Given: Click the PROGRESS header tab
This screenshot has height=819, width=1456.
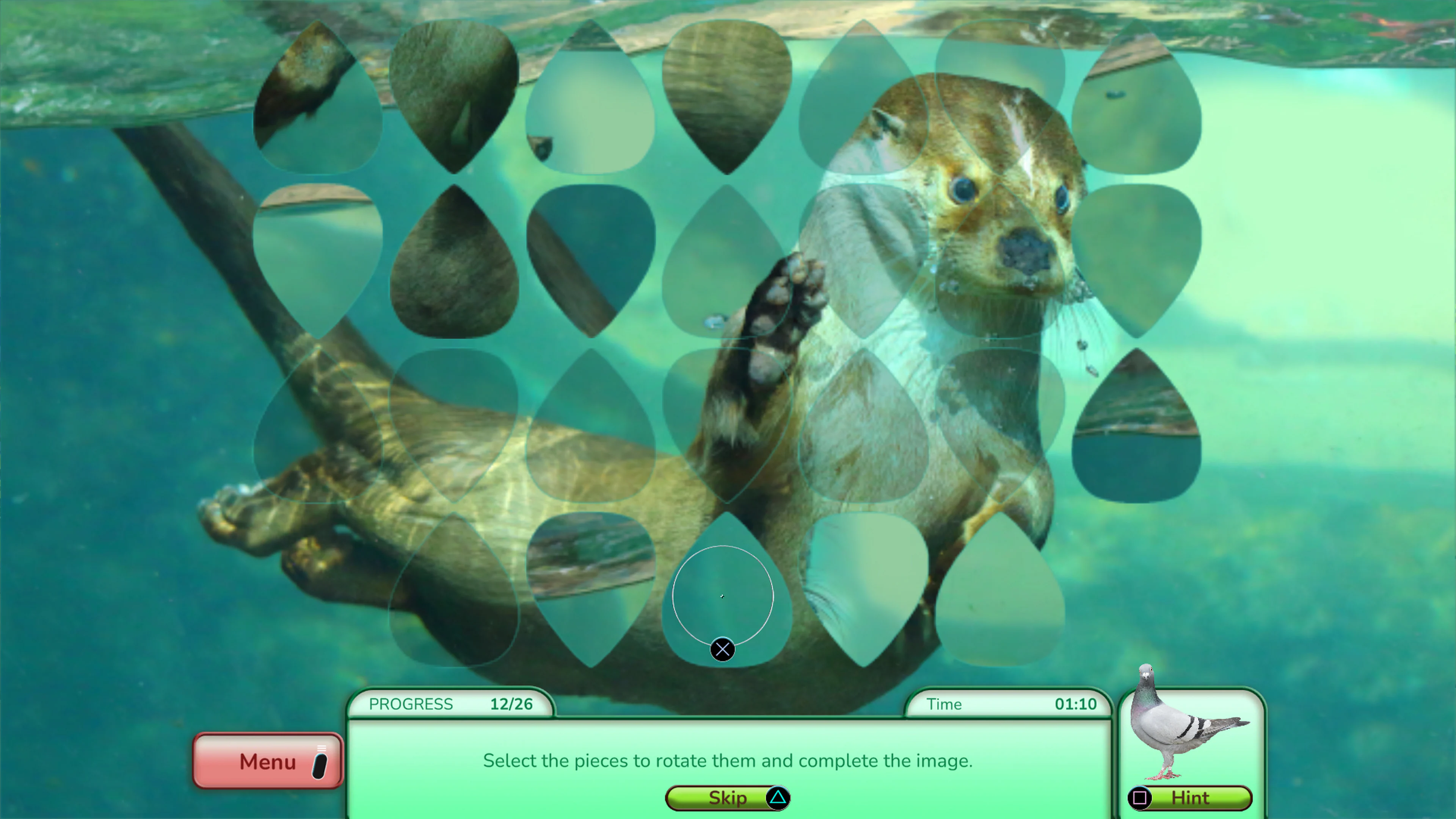Looking at the screenshot, I should point(411,704).
